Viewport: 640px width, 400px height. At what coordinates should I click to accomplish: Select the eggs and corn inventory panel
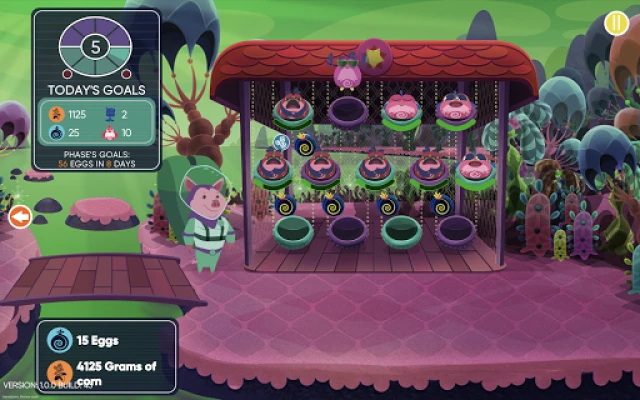coord(108,355)
